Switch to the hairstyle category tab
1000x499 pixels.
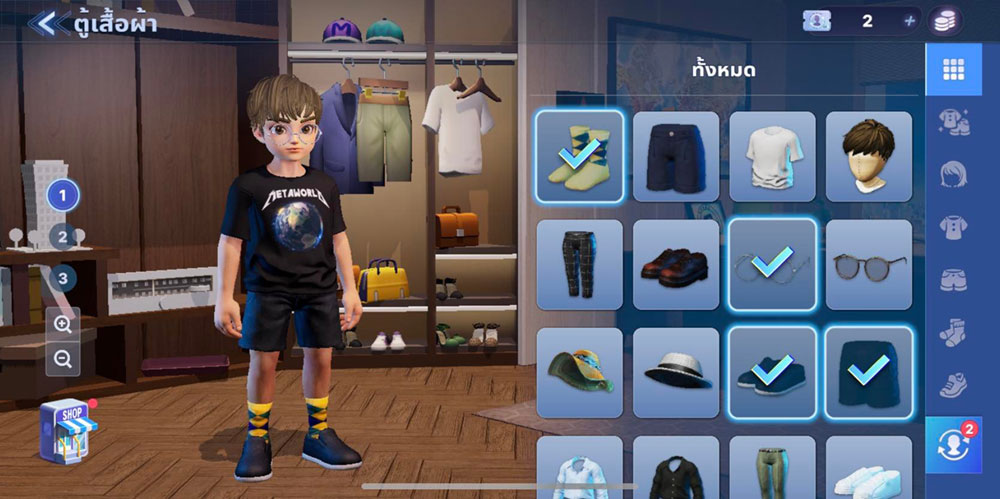coord(953,175)
